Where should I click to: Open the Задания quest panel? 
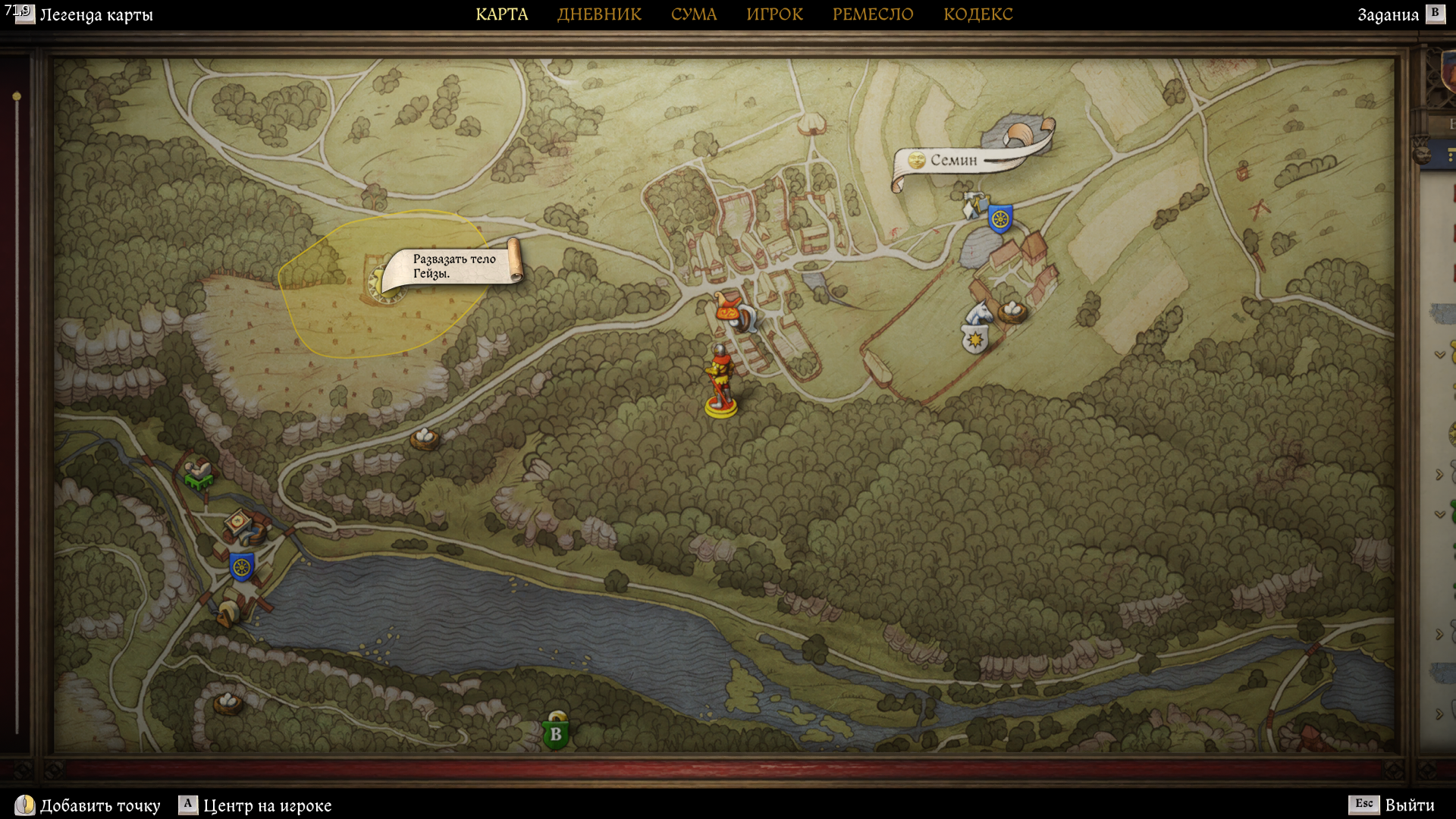(x=1388, y=15)
